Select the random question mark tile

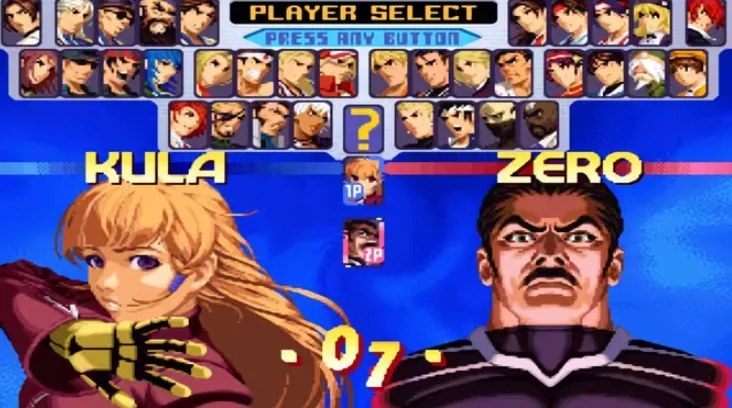(364, 126)
